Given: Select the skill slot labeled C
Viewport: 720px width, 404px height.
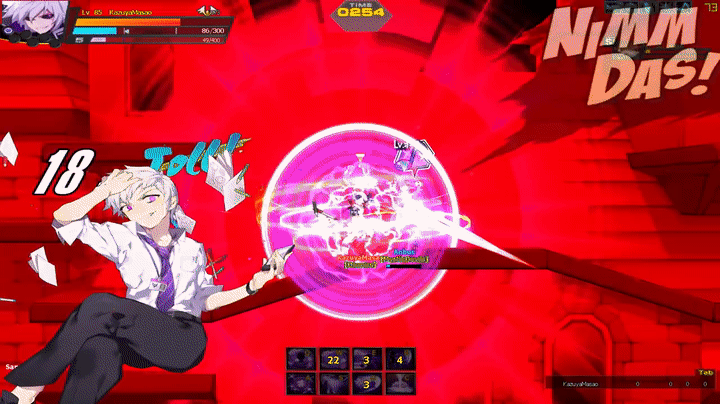Looking at the screenshot, I should pyautogui.click(x=400, y=383).
